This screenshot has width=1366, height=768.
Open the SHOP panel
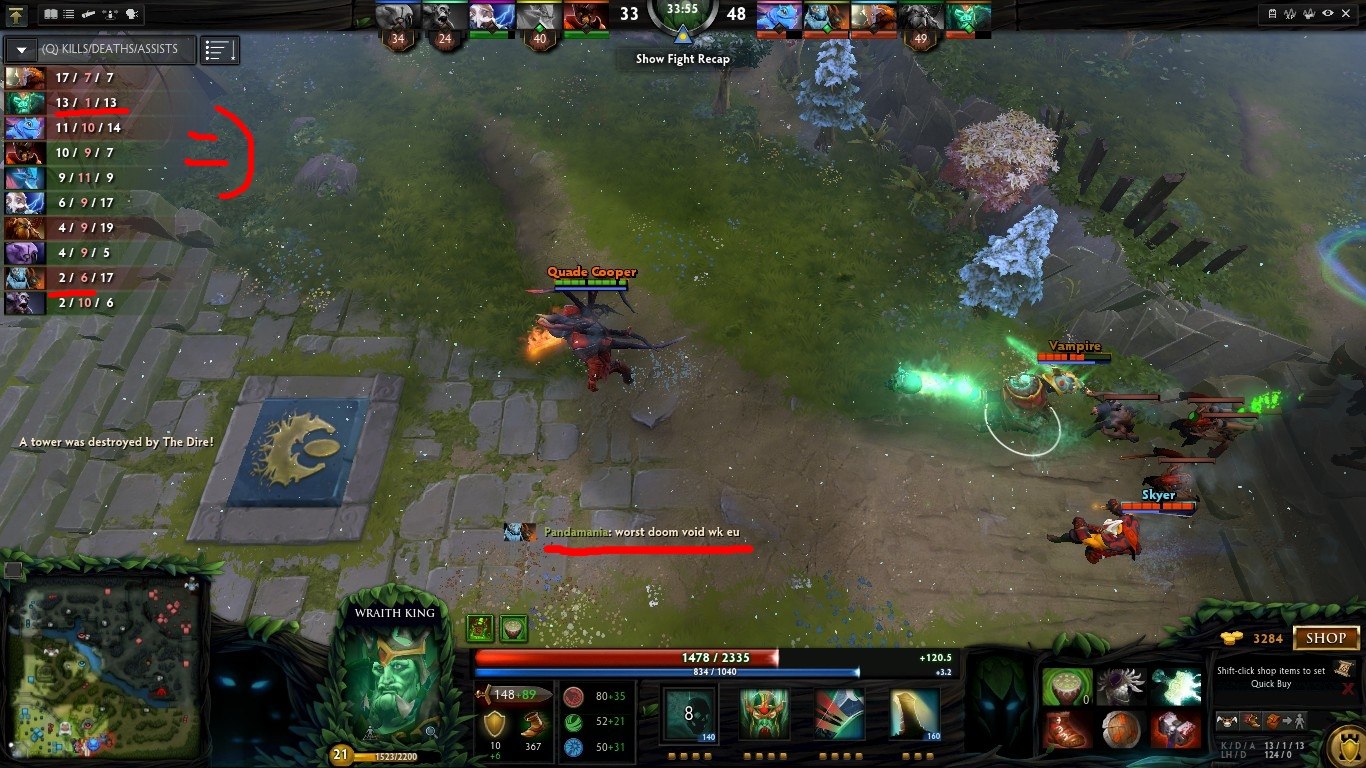(1327, 638)
